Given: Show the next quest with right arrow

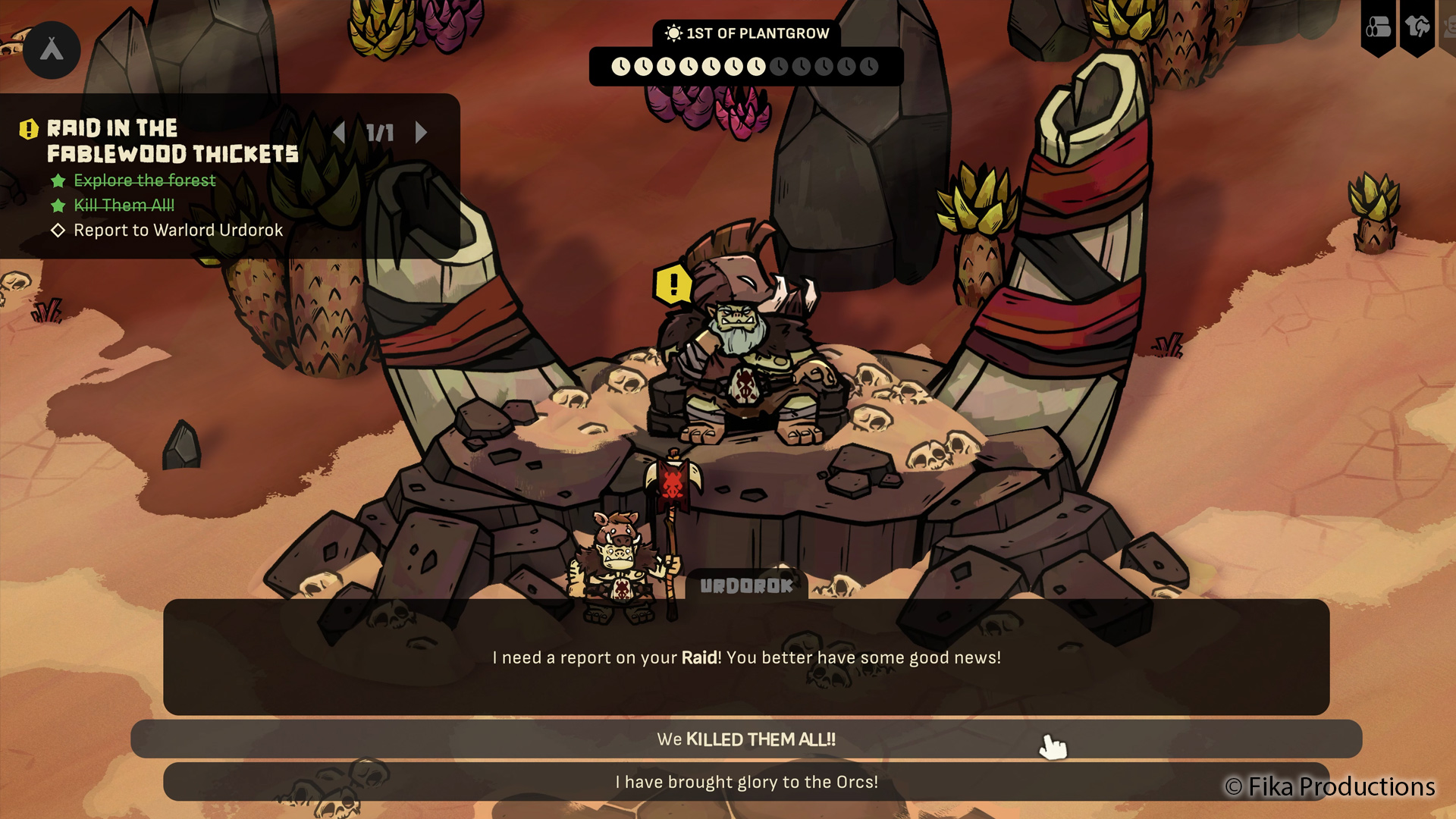Looking at the screenshot, I should coord(422,133).
